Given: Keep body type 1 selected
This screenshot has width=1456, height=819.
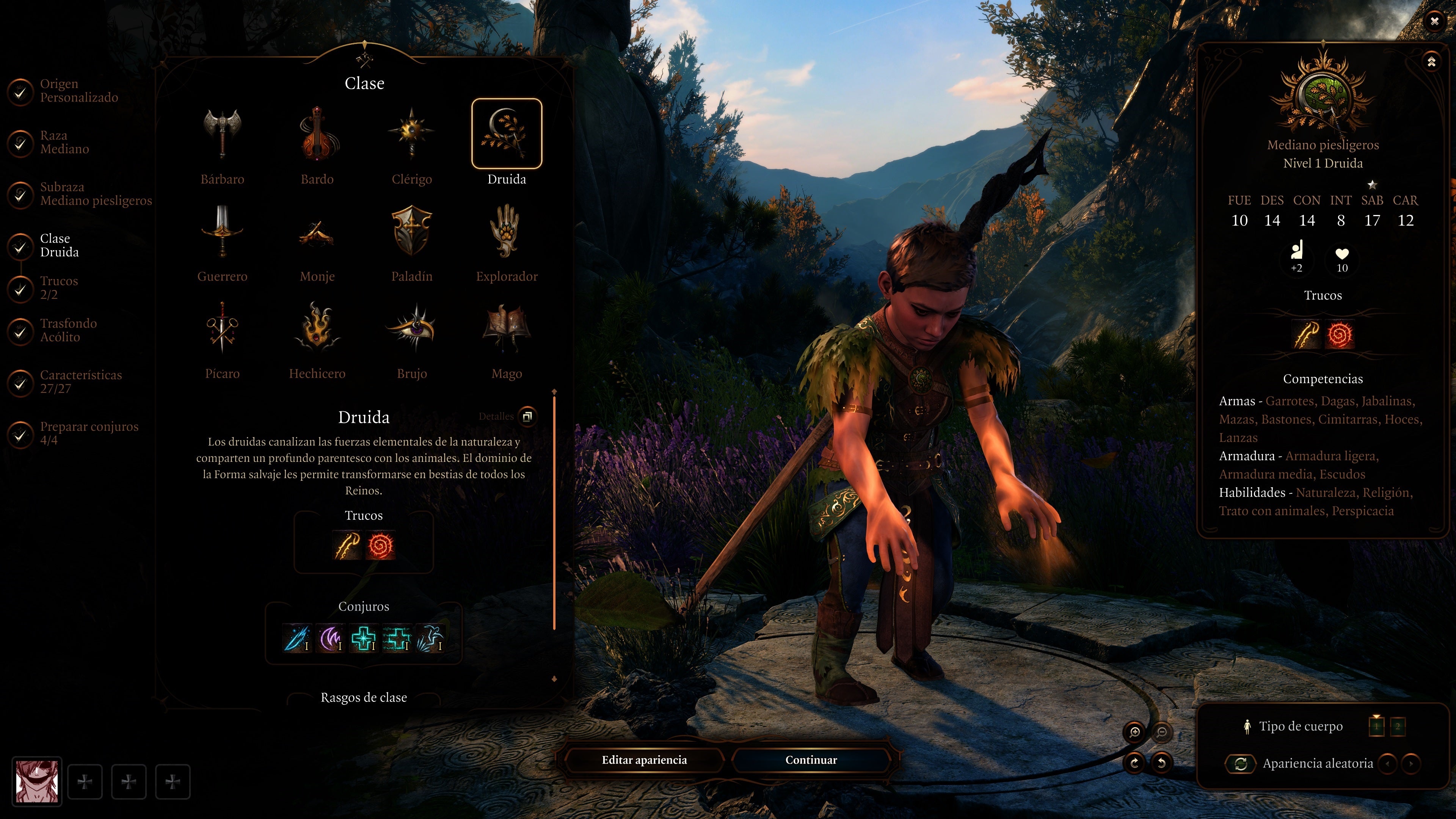Looking at the screenshot, I should (x=1377, y=727).
